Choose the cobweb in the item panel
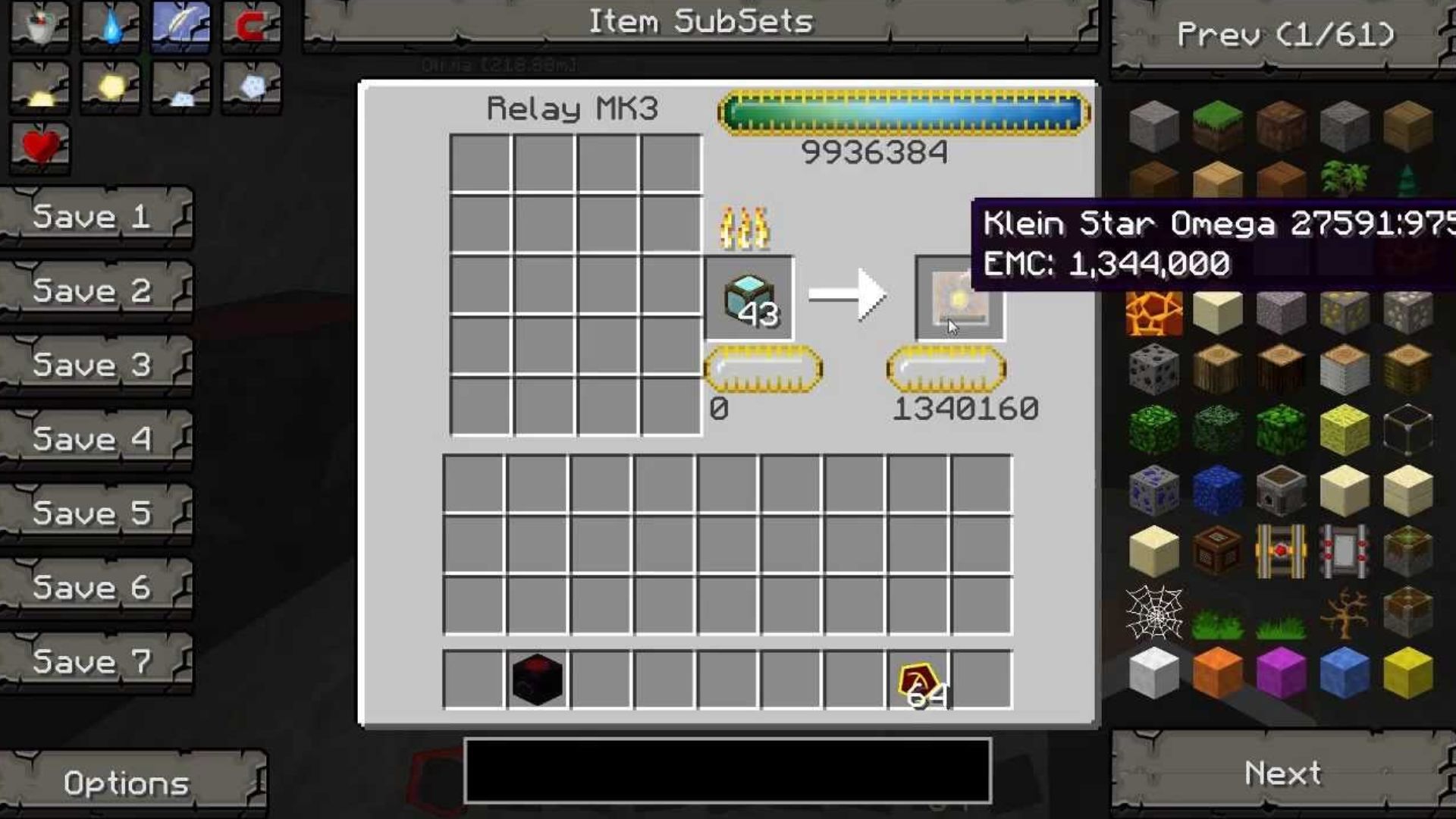The width and height of the screenshot is (1456, 819). click(1153, 613)
